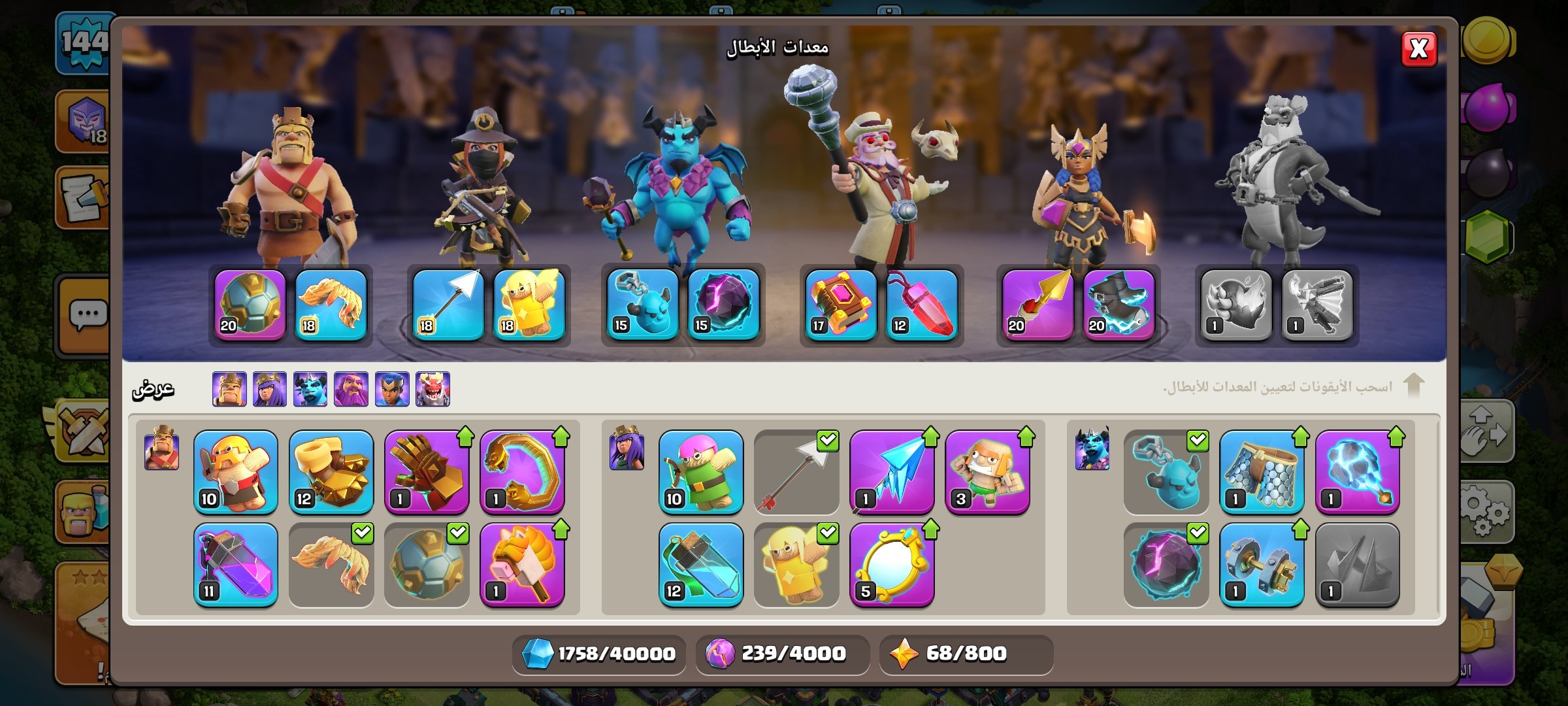
Task: Select the Archer Queen filter portrait
Action: [270, 389]
